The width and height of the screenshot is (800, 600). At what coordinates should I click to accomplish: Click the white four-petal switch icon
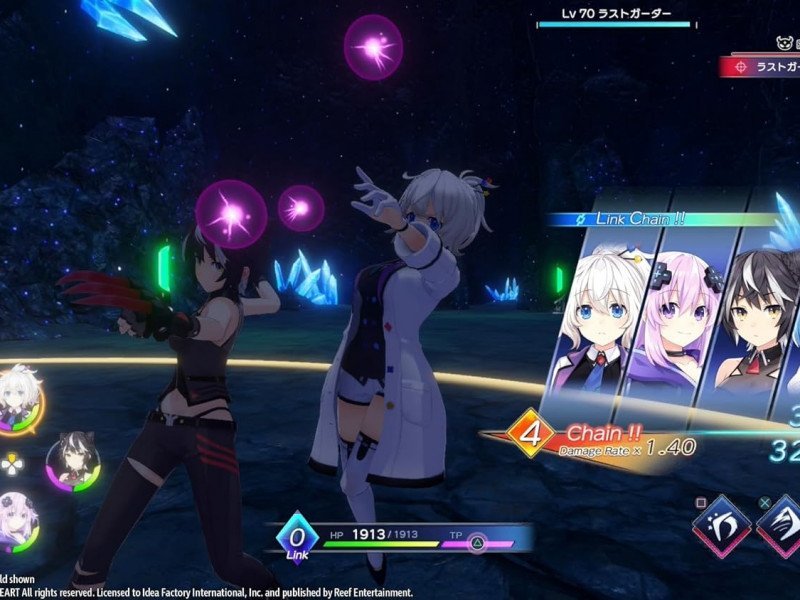click(12, 462)
